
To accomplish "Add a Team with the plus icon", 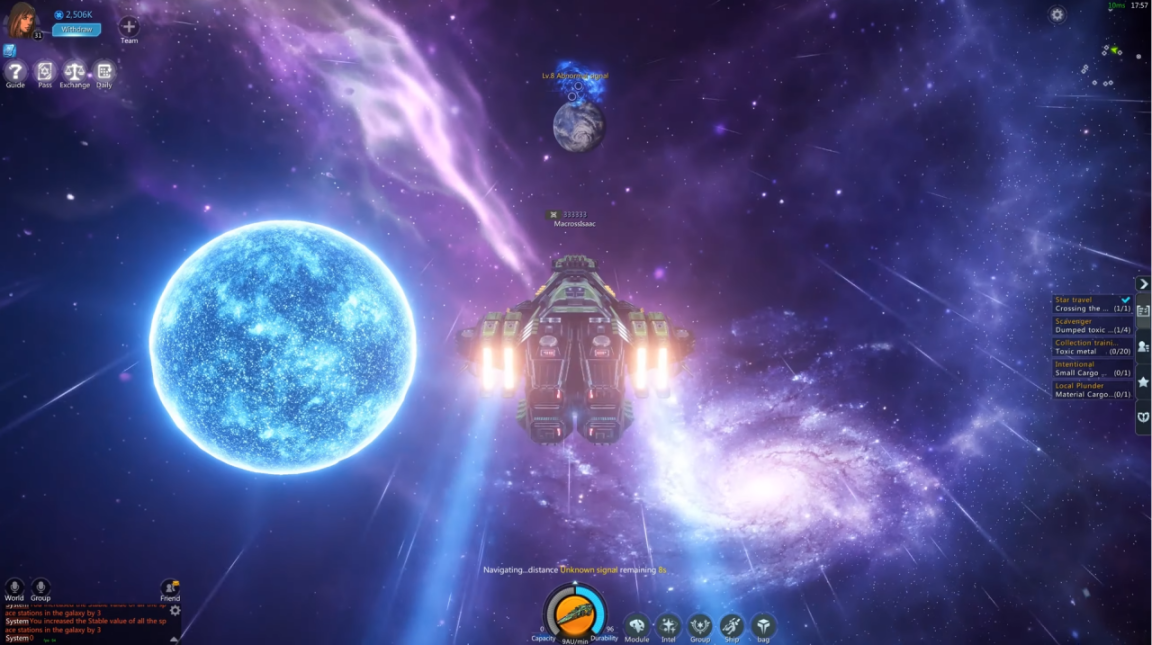I will tap(129, 26).
